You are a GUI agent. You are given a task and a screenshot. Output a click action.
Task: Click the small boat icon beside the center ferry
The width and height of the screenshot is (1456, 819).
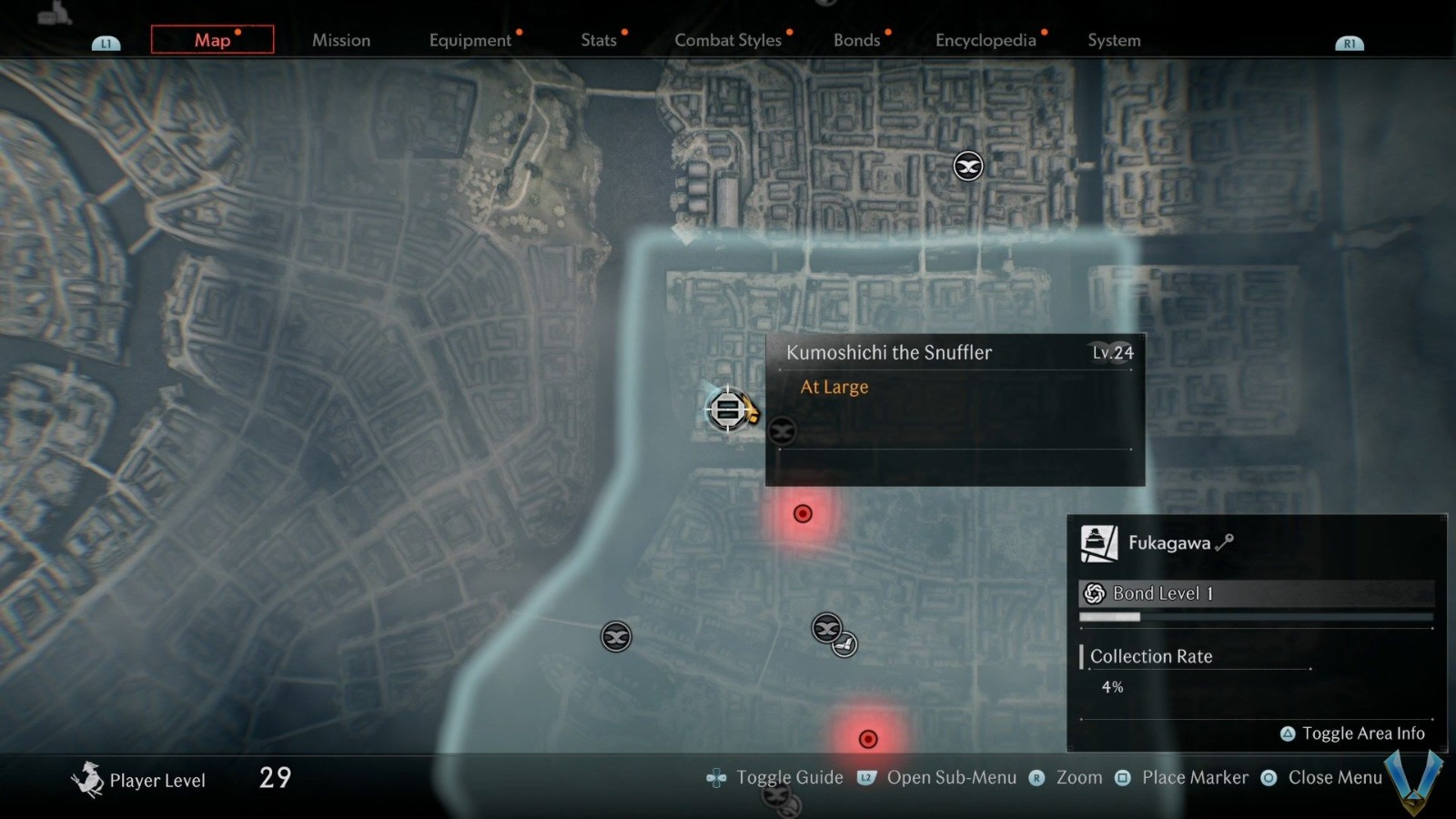click(x=844, y=642)
